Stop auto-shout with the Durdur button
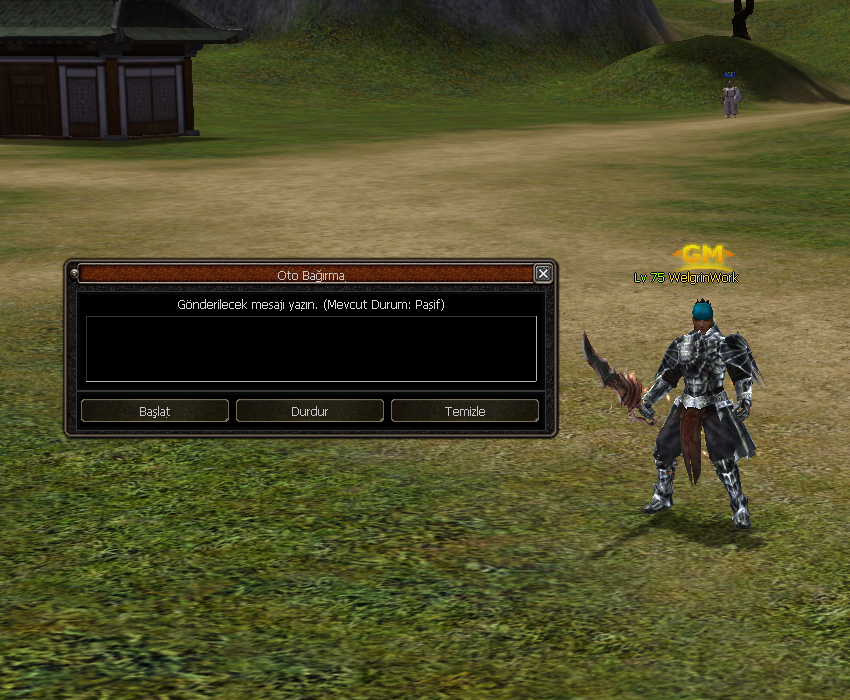The width and height of the screenshot is (850, 700). tap(310, 411)
